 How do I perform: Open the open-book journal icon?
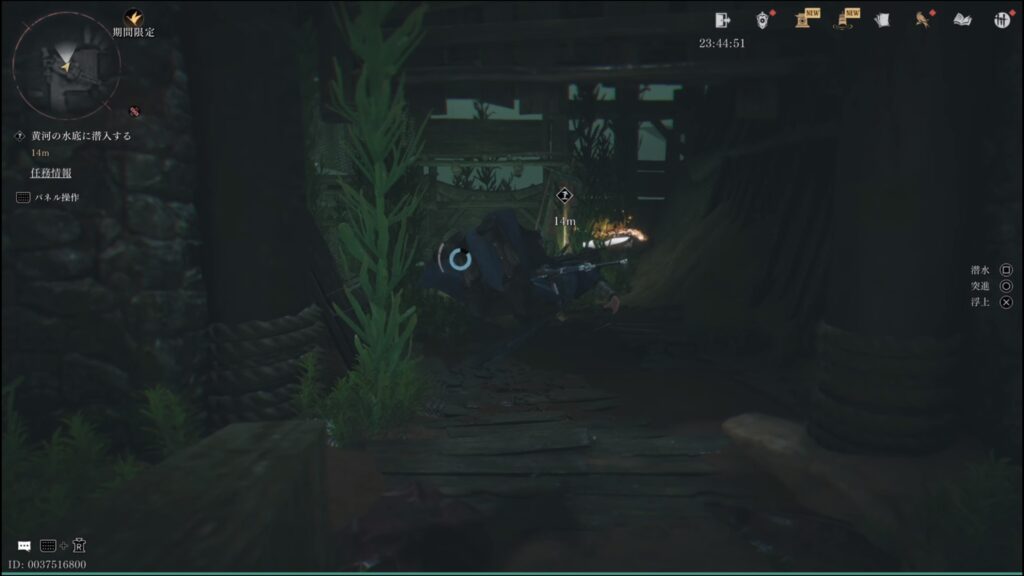(x=962, y=19)
